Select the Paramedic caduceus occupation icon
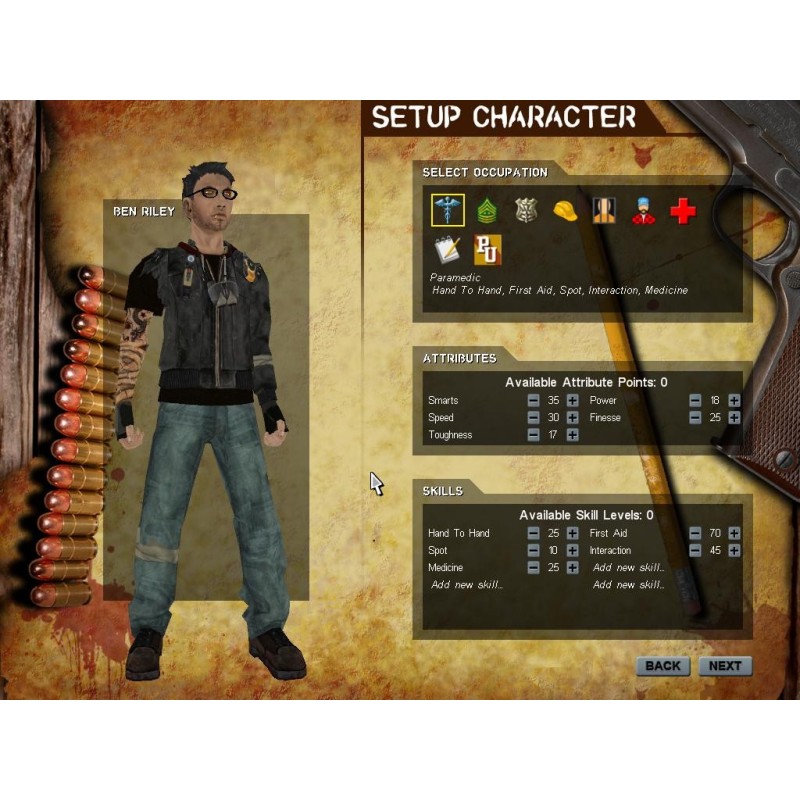Screen dimensions: 800x800 click(447, 210)
